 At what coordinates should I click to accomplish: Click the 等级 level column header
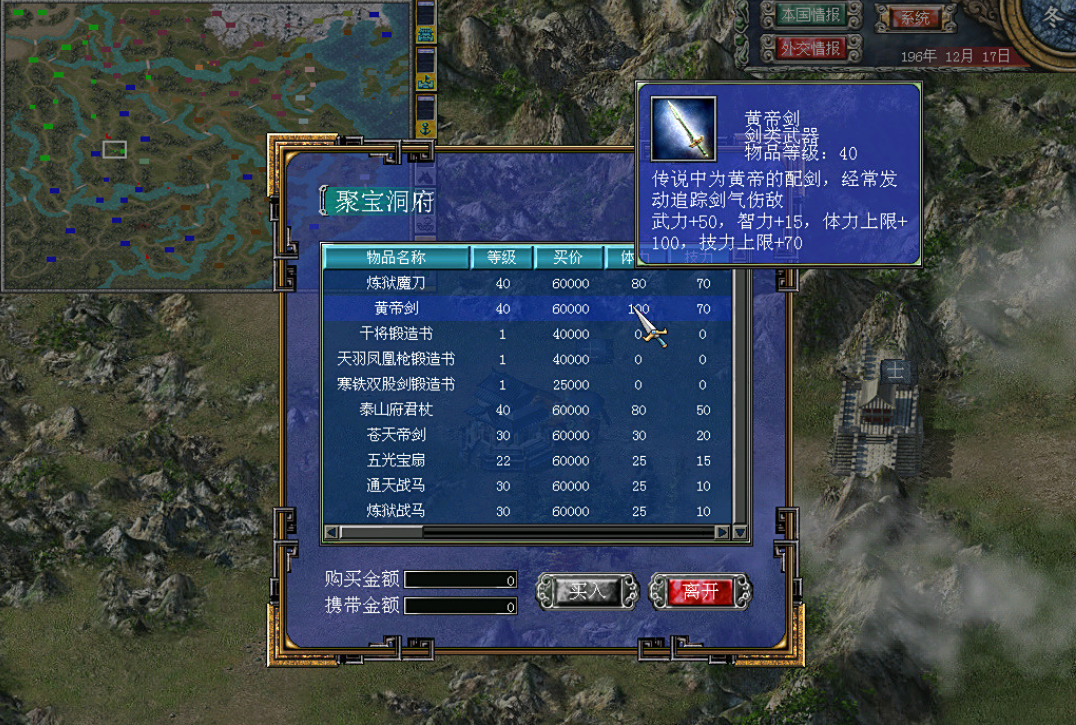point(502,257)
